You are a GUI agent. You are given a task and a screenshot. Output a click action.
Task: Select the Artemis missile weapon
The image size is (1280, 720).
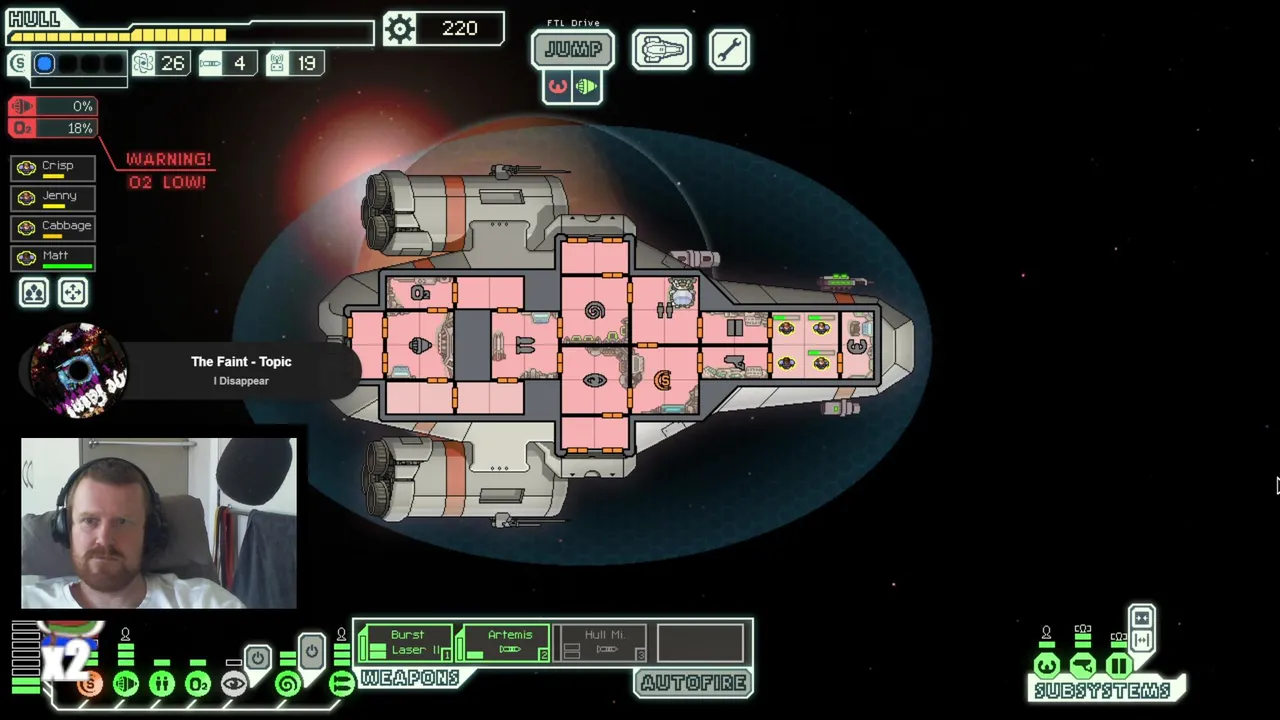[x=504, y=643]
